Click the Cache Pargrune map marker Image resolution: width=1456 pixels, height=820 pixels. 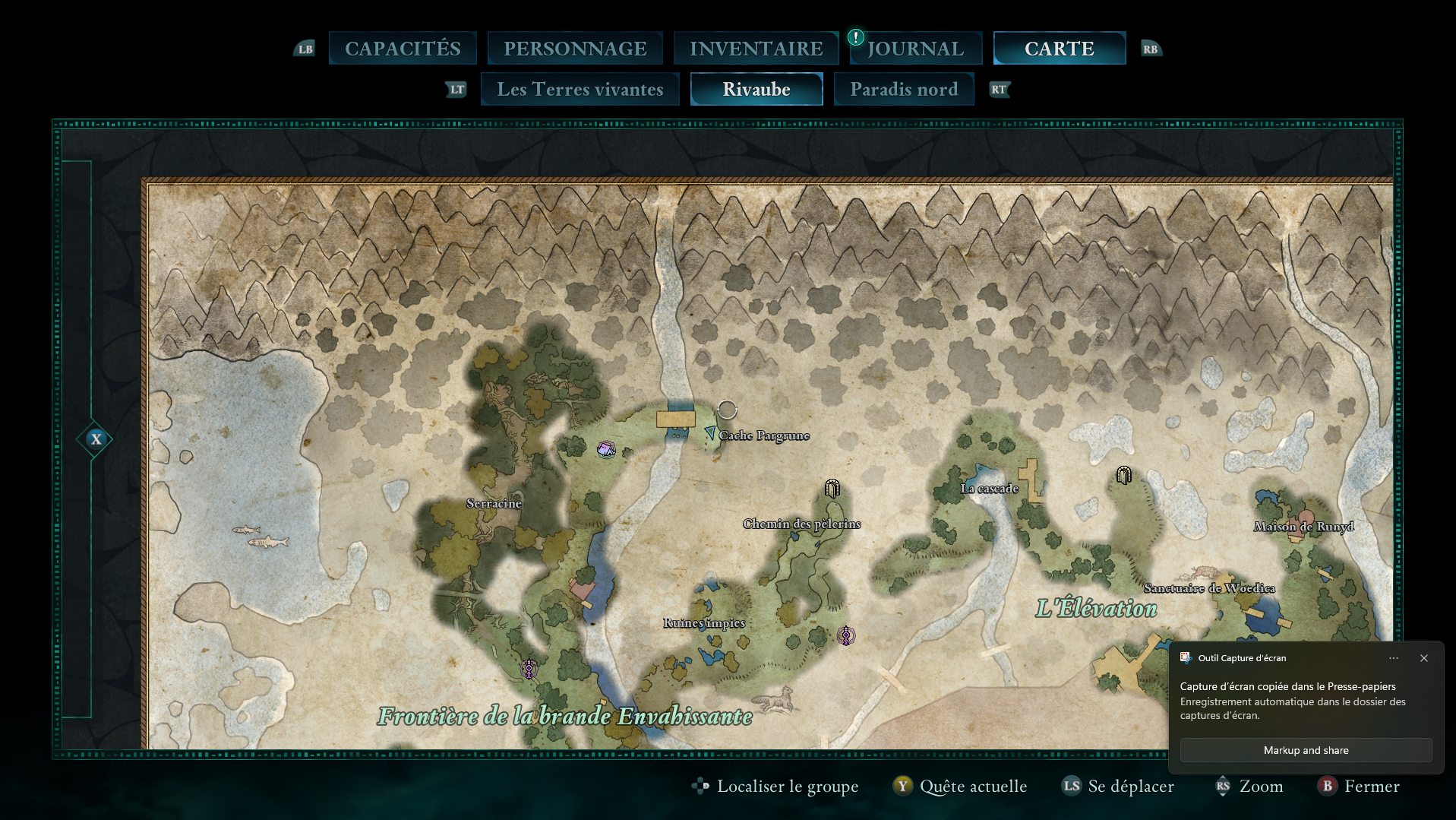pyautogui.click(x=710, y=433)
